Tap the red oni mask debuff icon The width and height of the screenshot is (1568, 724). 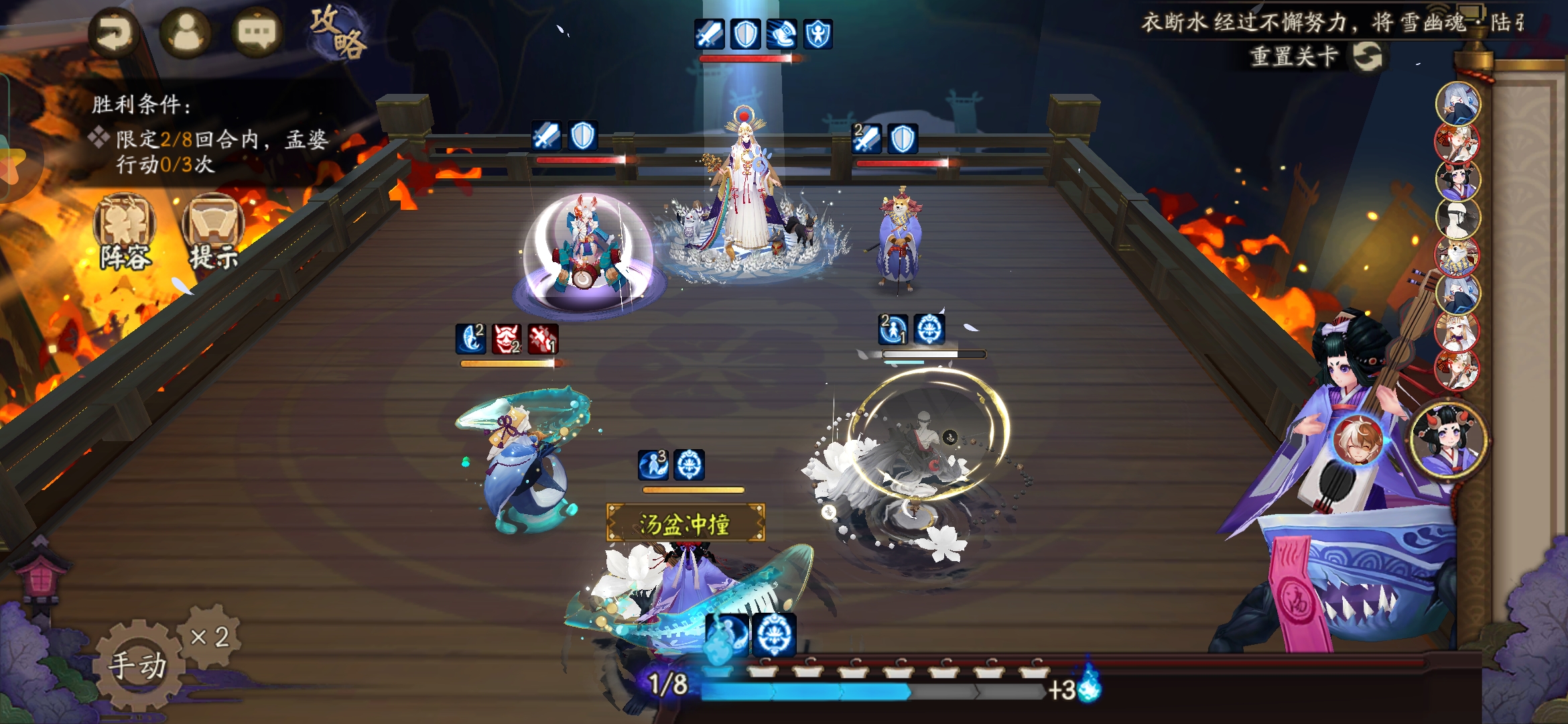(507, 339)
